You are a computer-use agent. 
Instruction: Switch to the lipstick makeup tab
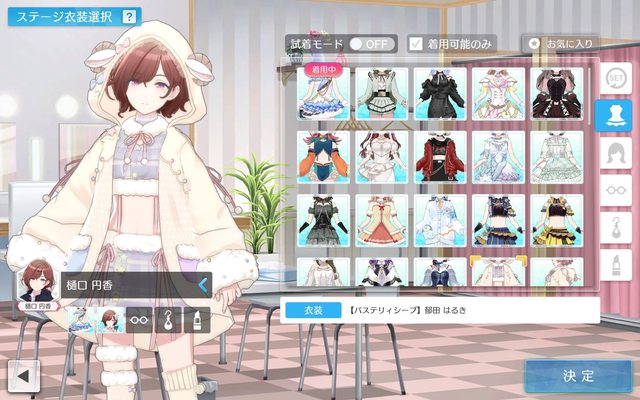click(613, 263)
